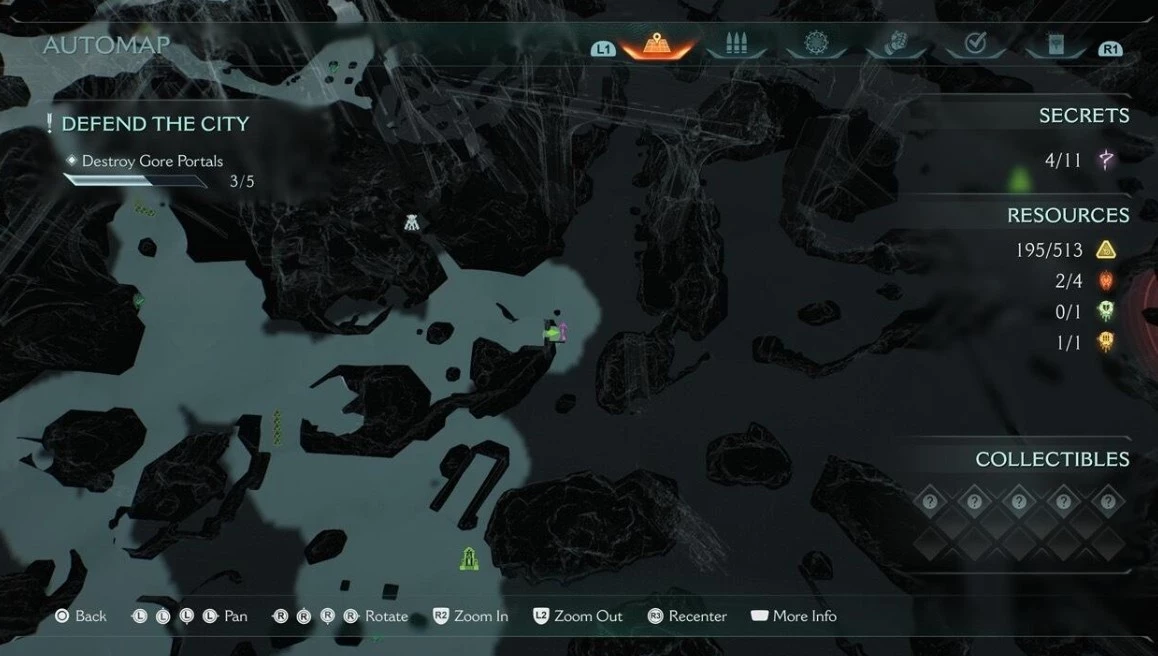Image resolution: width=1158 pixels, height=656 pixels.
Task: Select the orange Automap tab
Action: [x=659, y=45]
